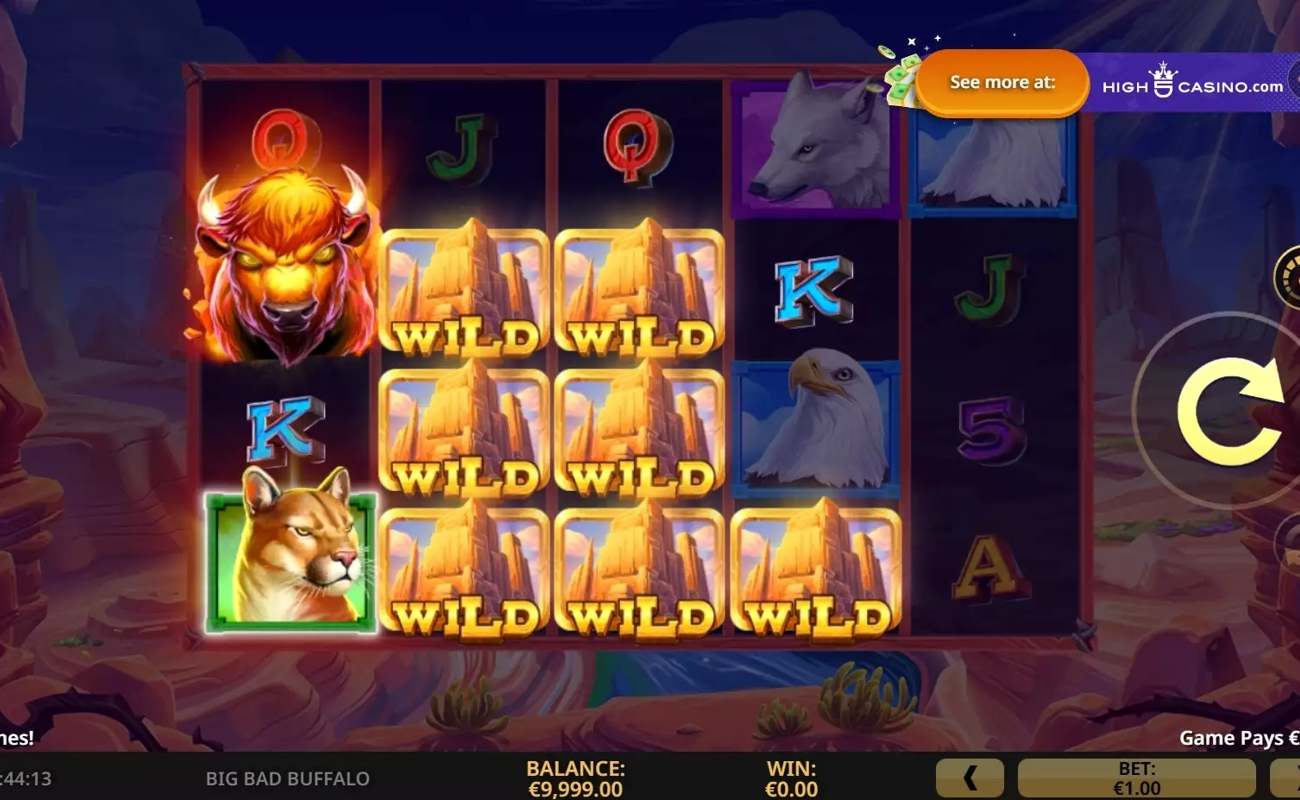
Task: Increase the bet with the right arrow
Action: click(x=1286, y=778)
